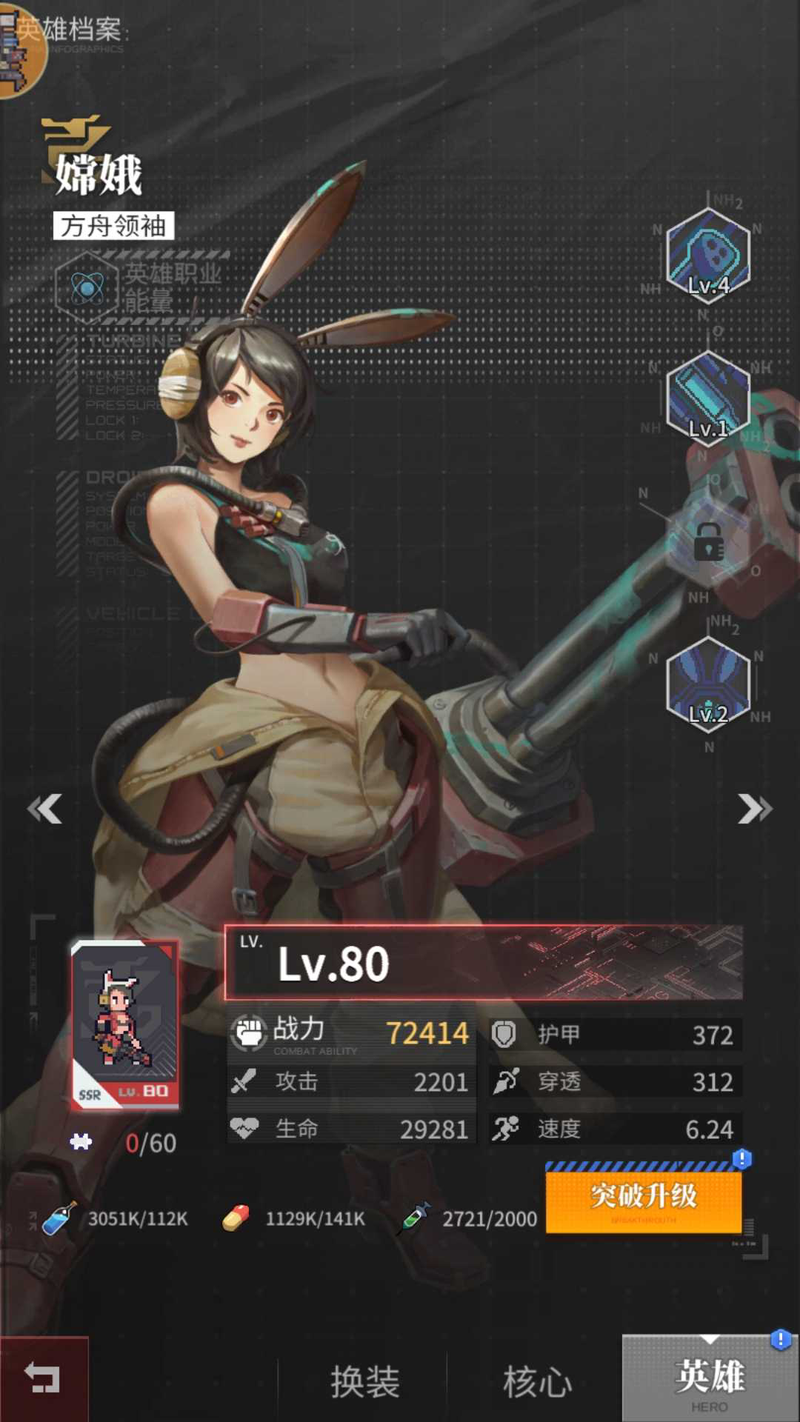Viewport: 800px width, 1422px height.
Task: Switch to the 换装 outfit tab
Action: [365, 1382]
